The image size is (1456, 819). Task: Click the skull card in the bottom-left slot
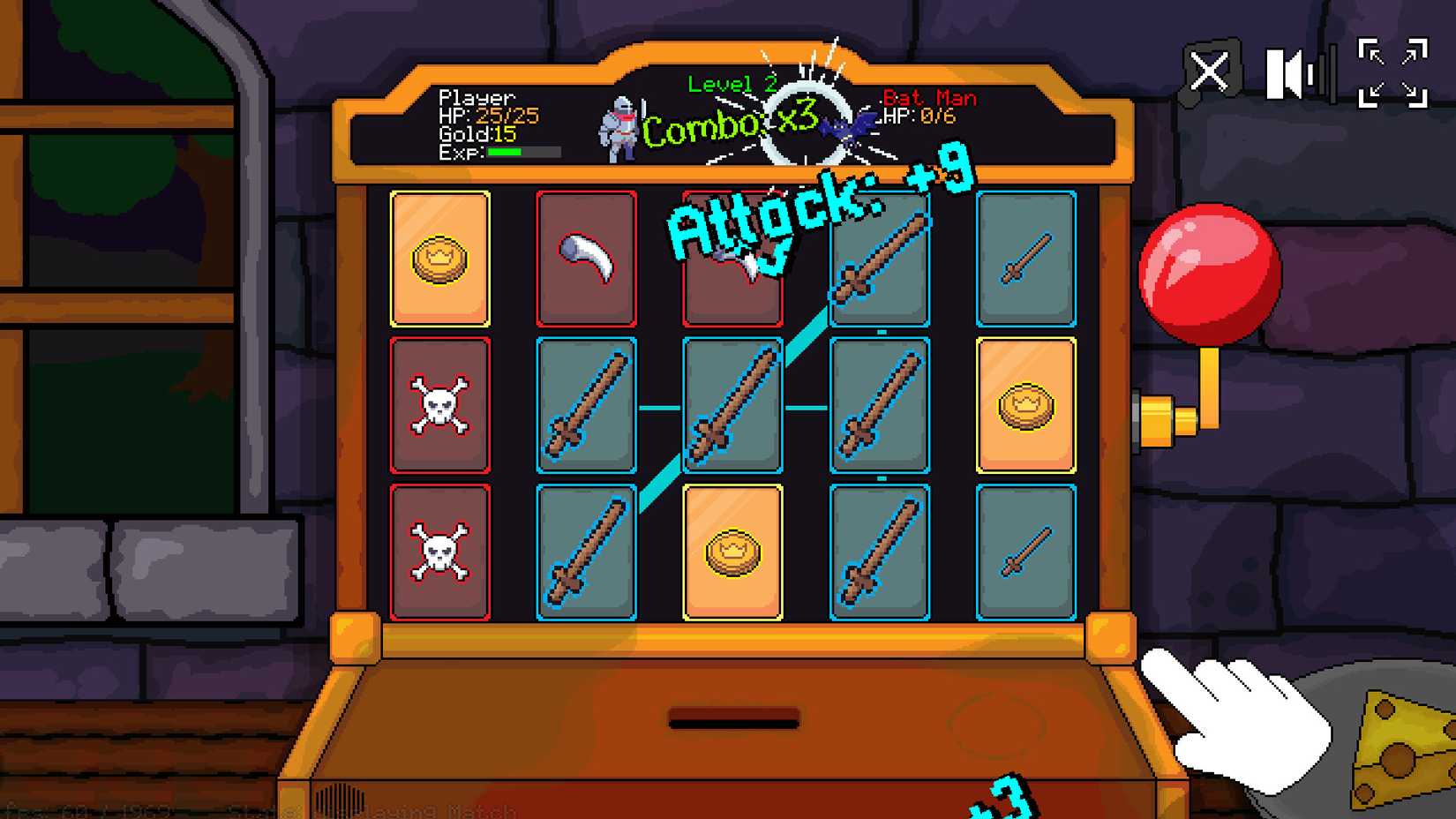(x=440, y=549)
